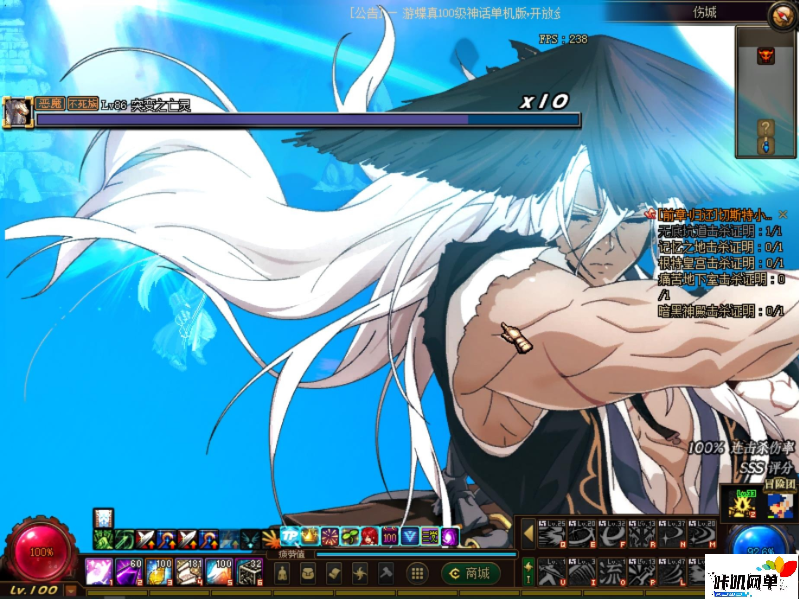Screen dimensions: 799x599
Task: Use the cube item in quick slot 6
Action: click(249, 573)
